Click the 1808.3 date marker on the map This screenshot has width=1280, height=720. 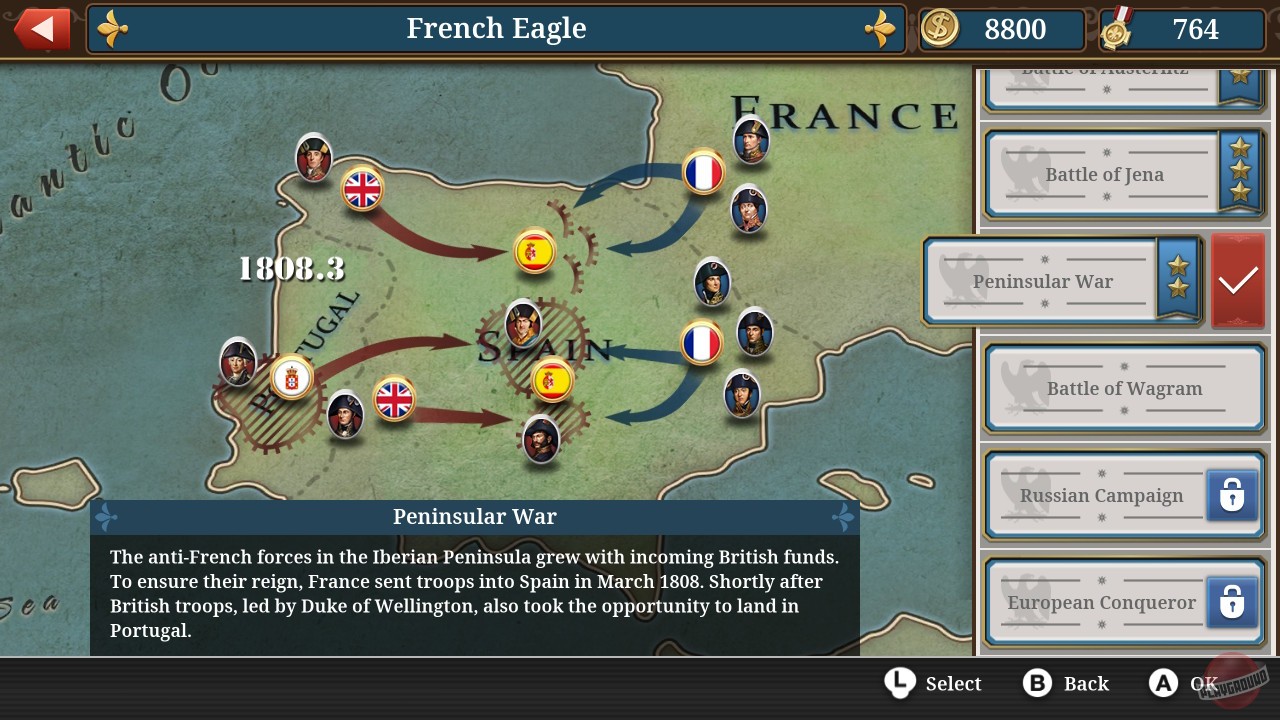[x=291, y=268]
